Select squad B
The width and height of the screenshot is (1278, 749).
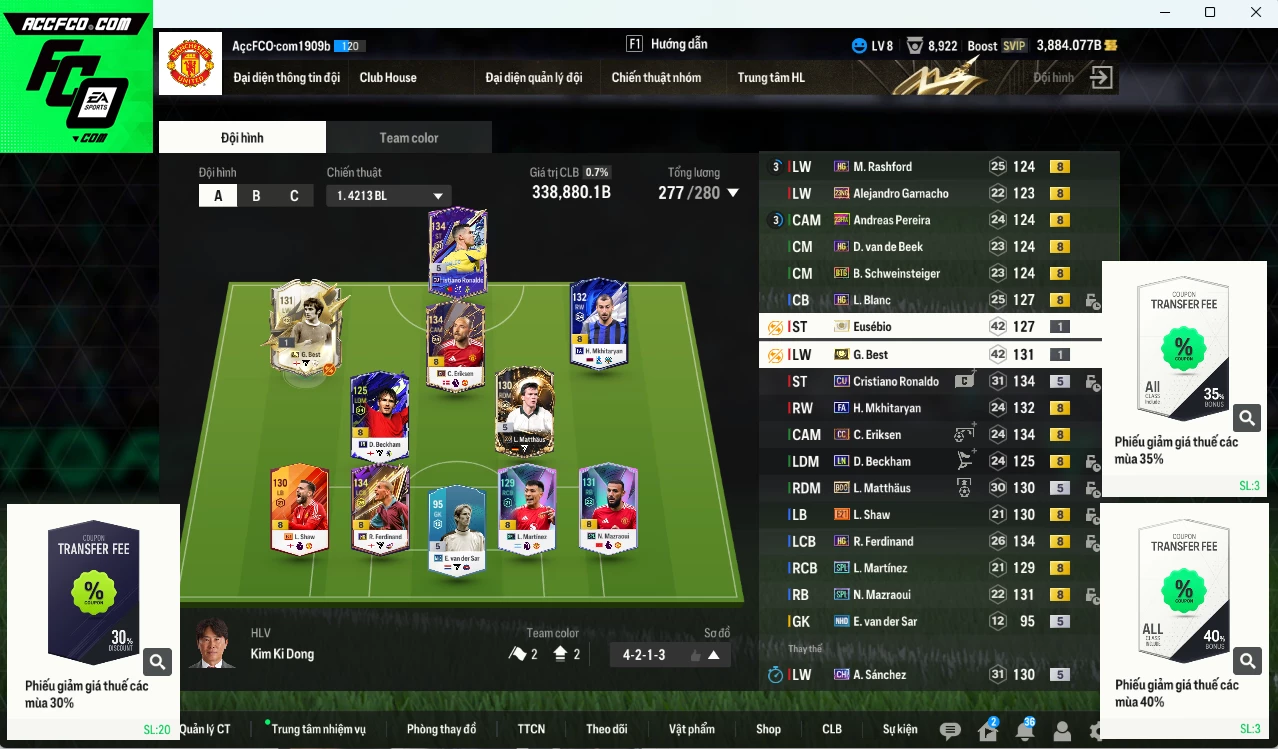(256, 196)
